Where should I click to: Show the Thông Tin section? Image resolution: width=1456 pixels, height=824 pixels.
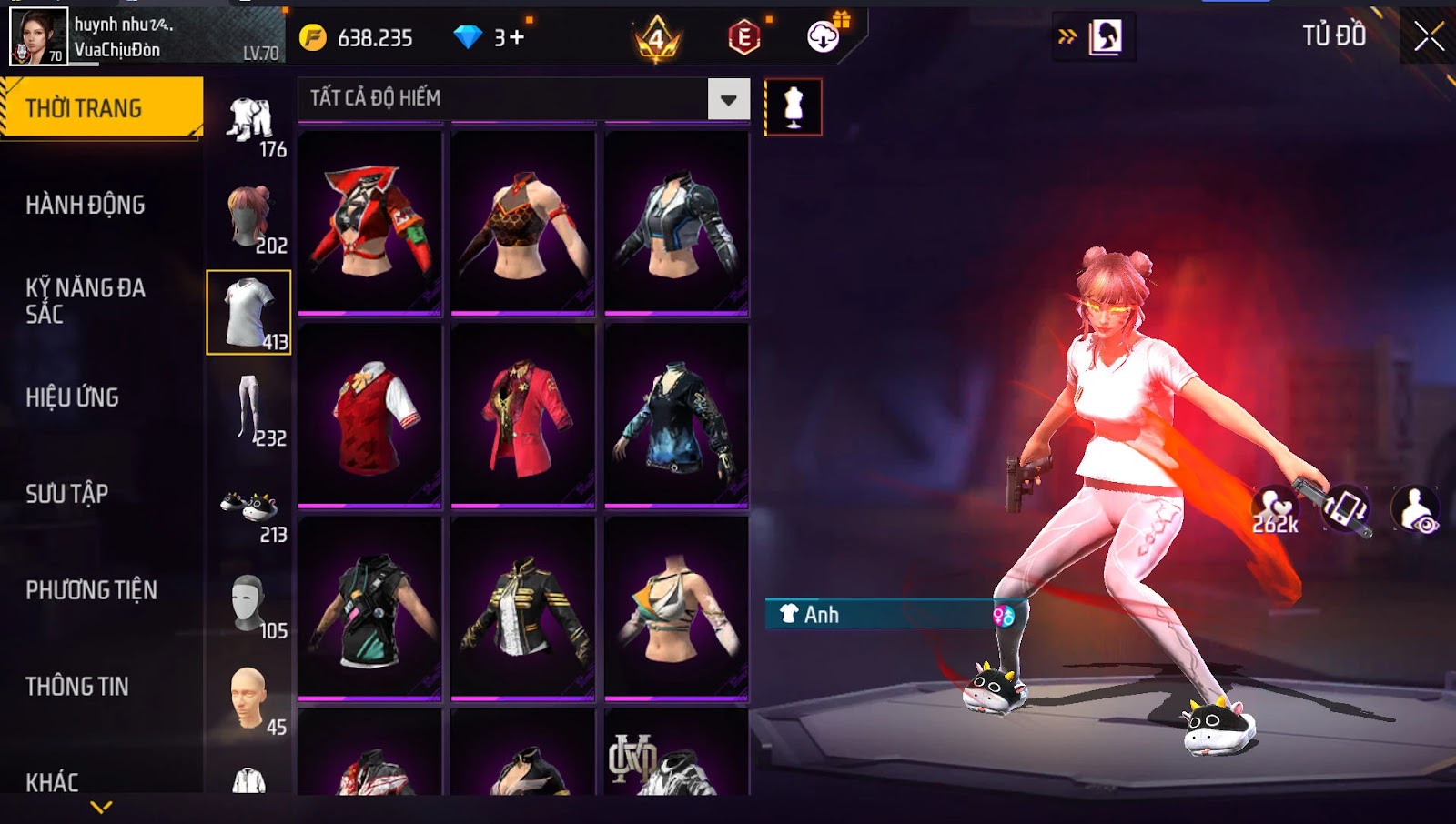coord(77,687)
